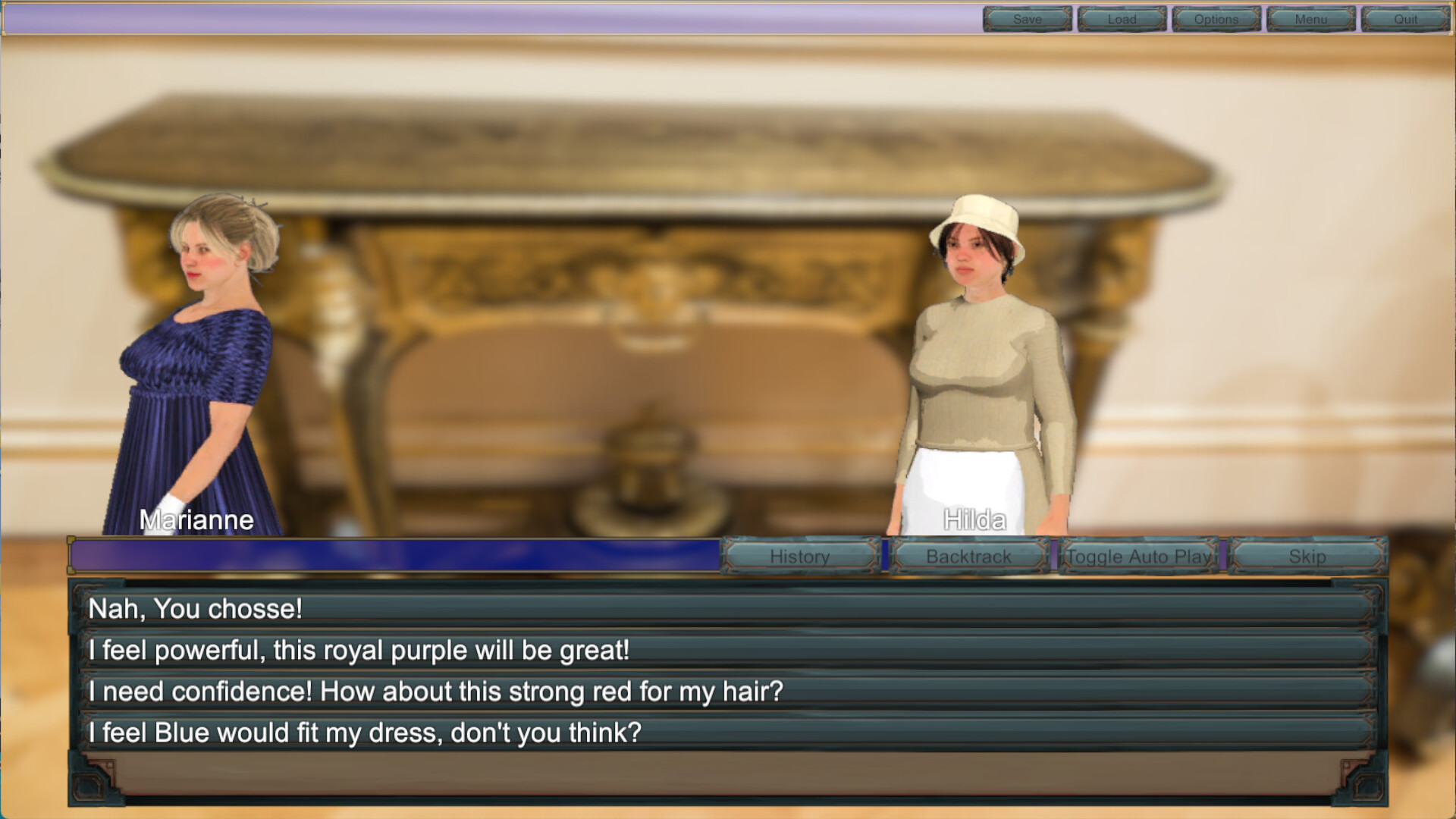Open the Options settings
Viewport: 1456px width, 819px height.
[x=1216, y=19]
